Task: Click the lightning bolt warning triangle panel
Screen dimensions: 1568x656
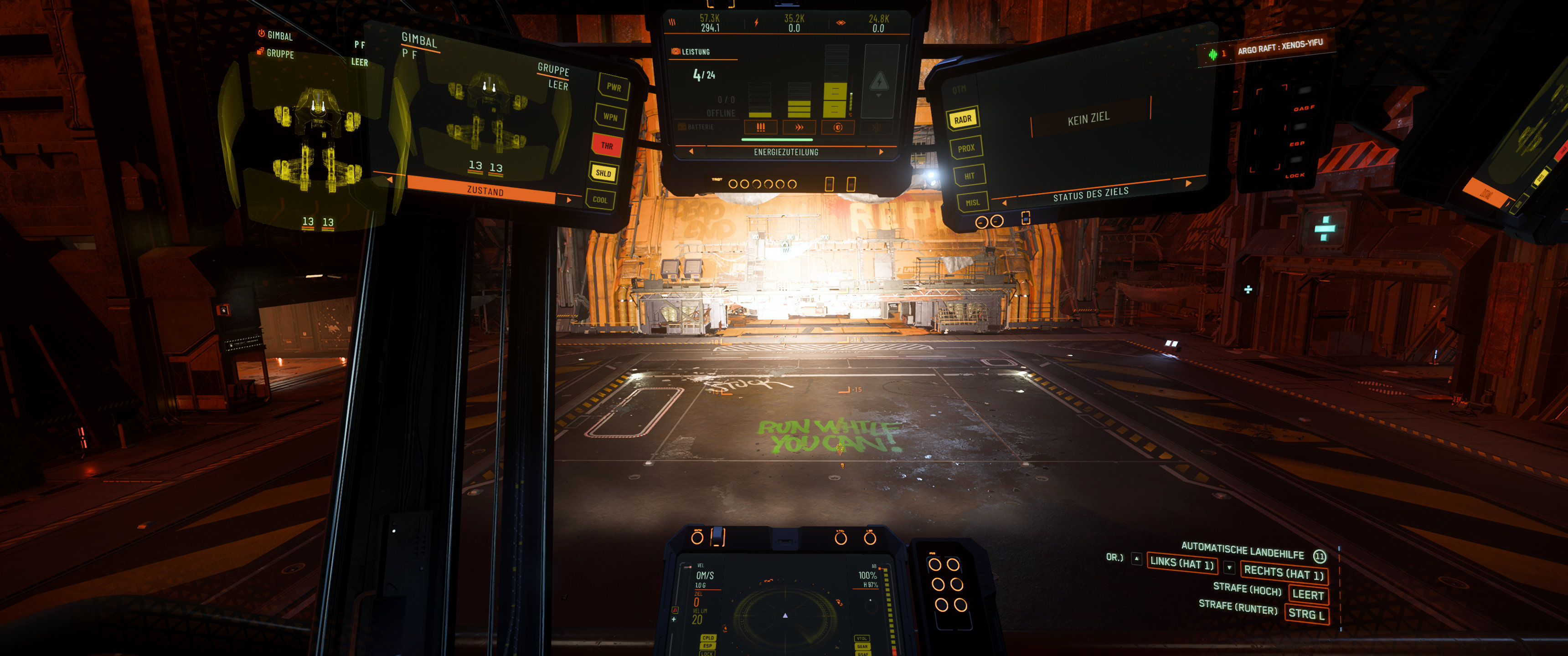Action: tap(879, 81)
